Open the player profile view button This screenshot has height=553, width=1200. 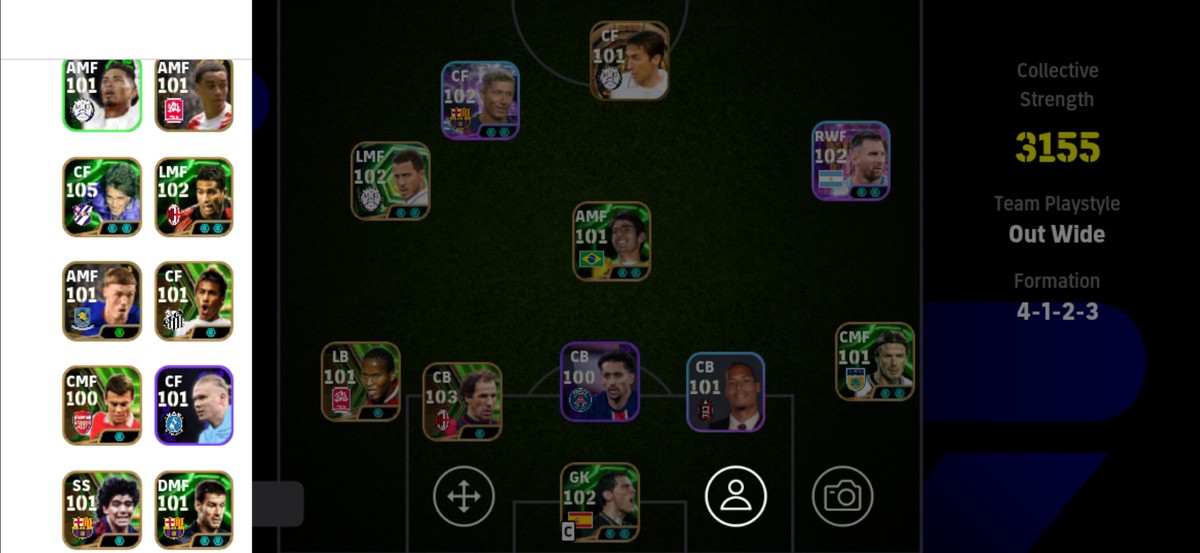point(736,496)
